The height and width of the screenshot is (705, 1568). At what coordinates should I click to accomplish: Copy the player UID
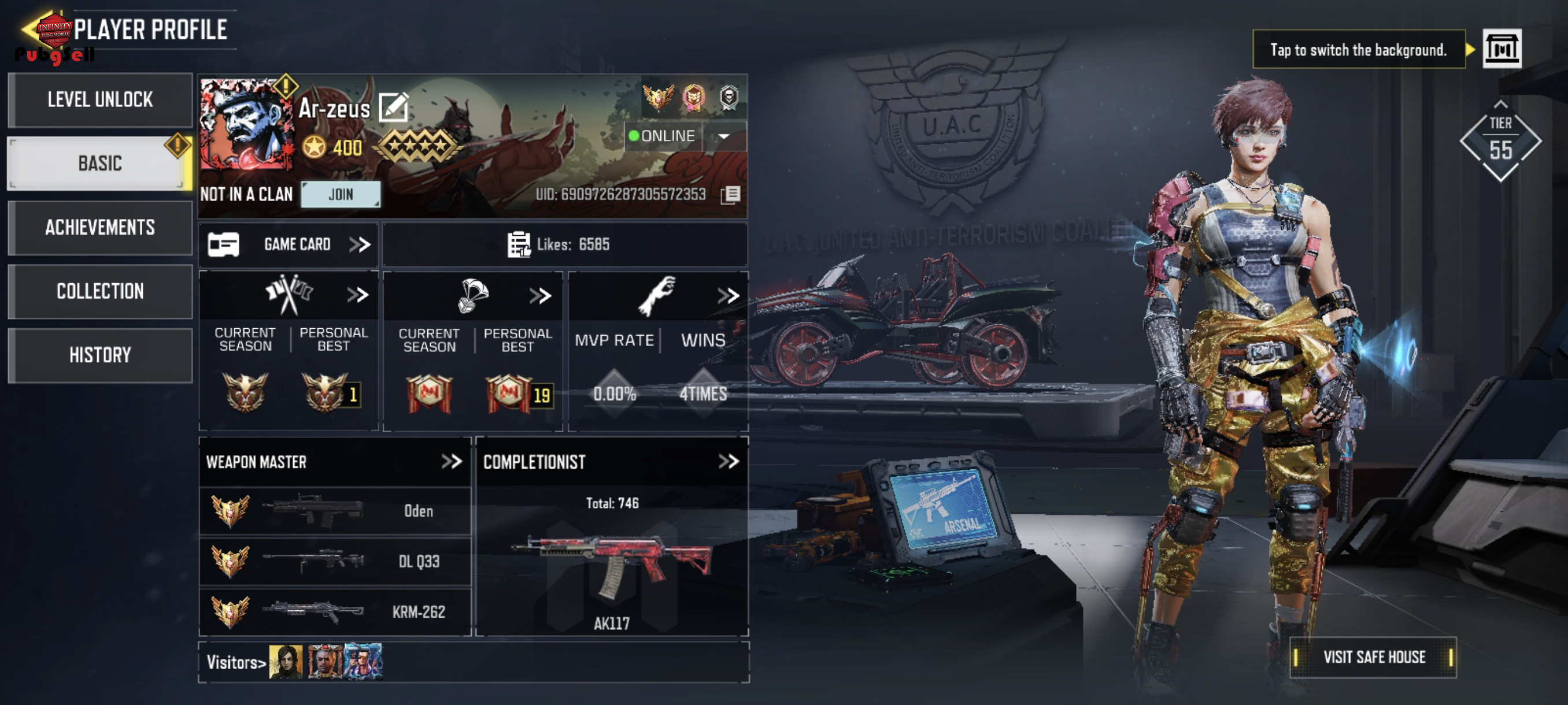(x=730, y=195)
